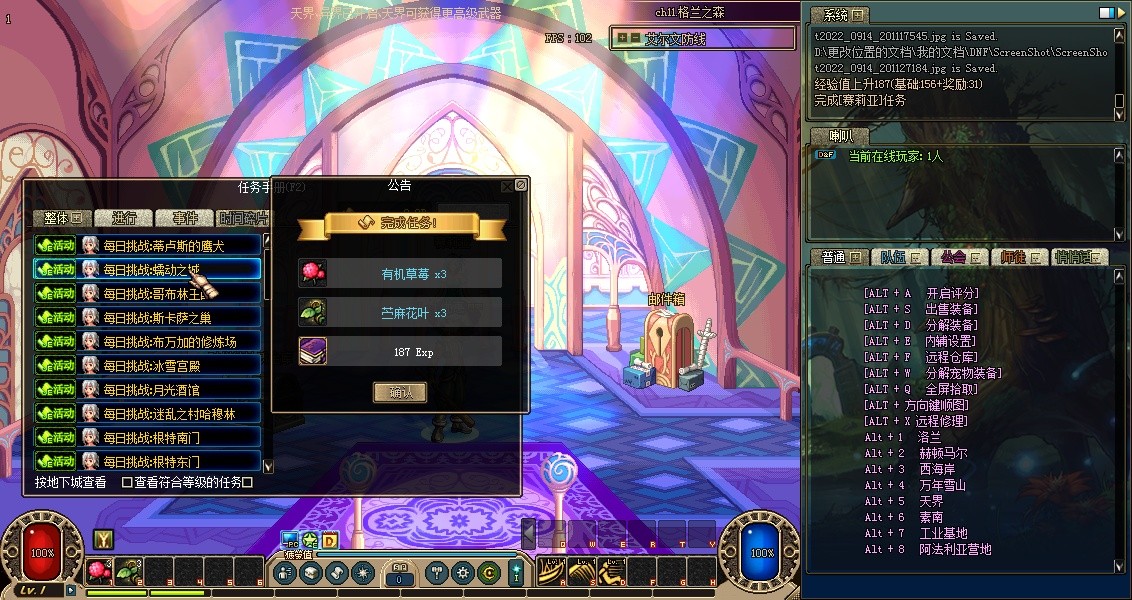Viewport: 1132px width, 600px height.
Task: Switch to the 进行 quest tab
Action: pyautogui.click(x=124, y=218)
